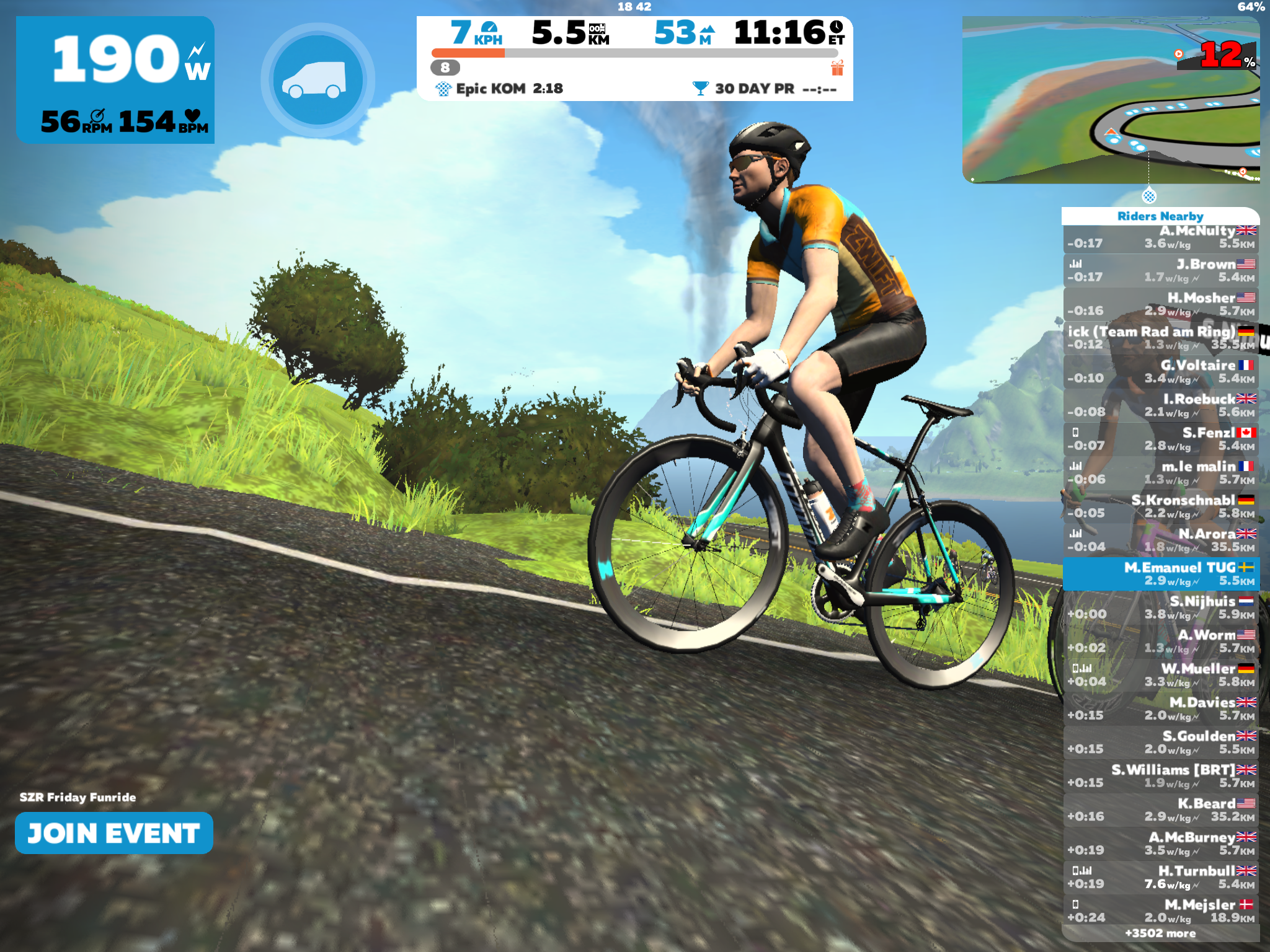Select I.Roebuck rider entry
Viewport: 1270px width, 952px height.
click(1161, 405)
